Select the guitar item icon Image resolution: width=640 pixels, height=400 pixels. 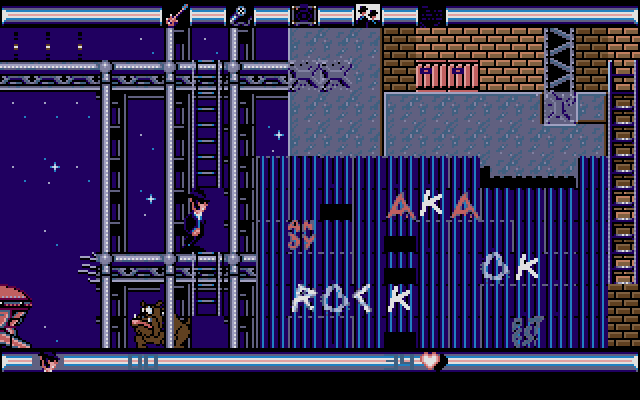176,14
